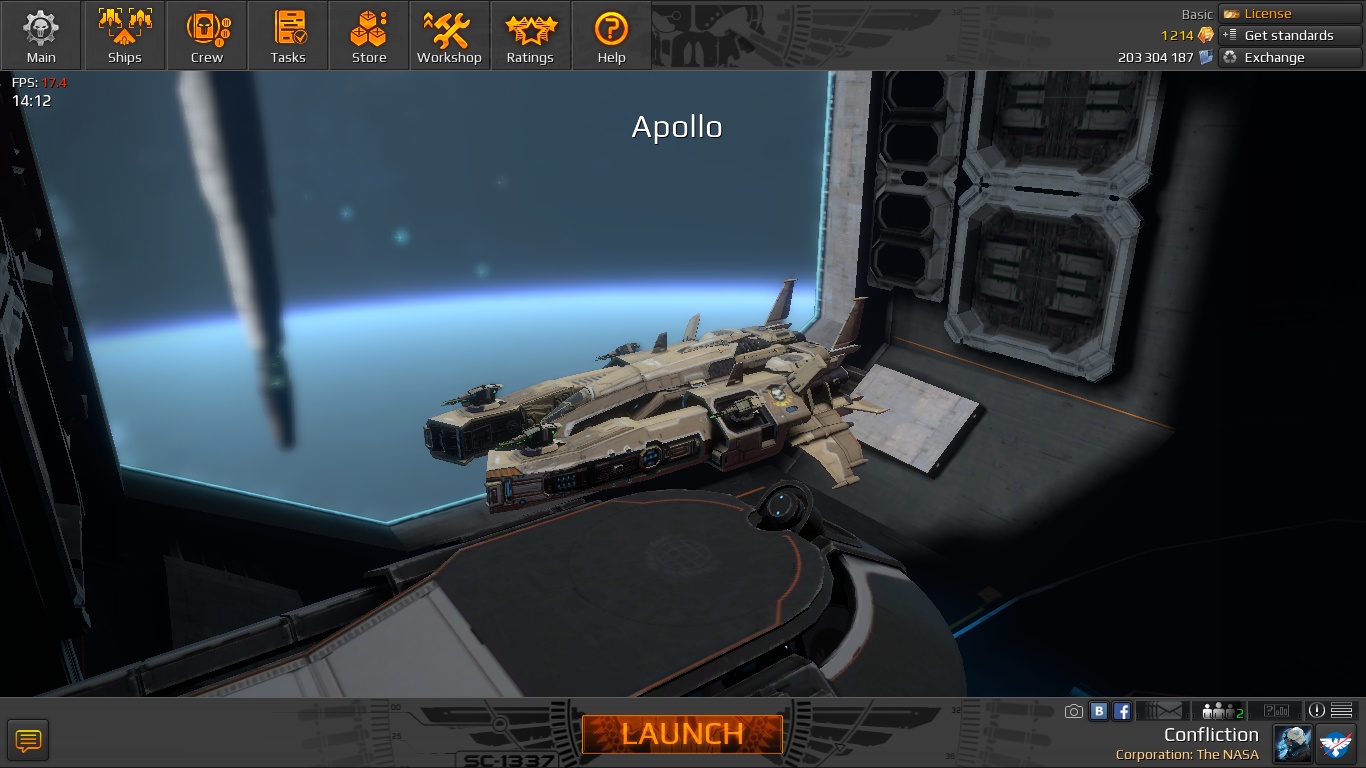This screenshot has height=768, width=1366.
Task: Open the Help tab
Action: (x=611, y=36)
